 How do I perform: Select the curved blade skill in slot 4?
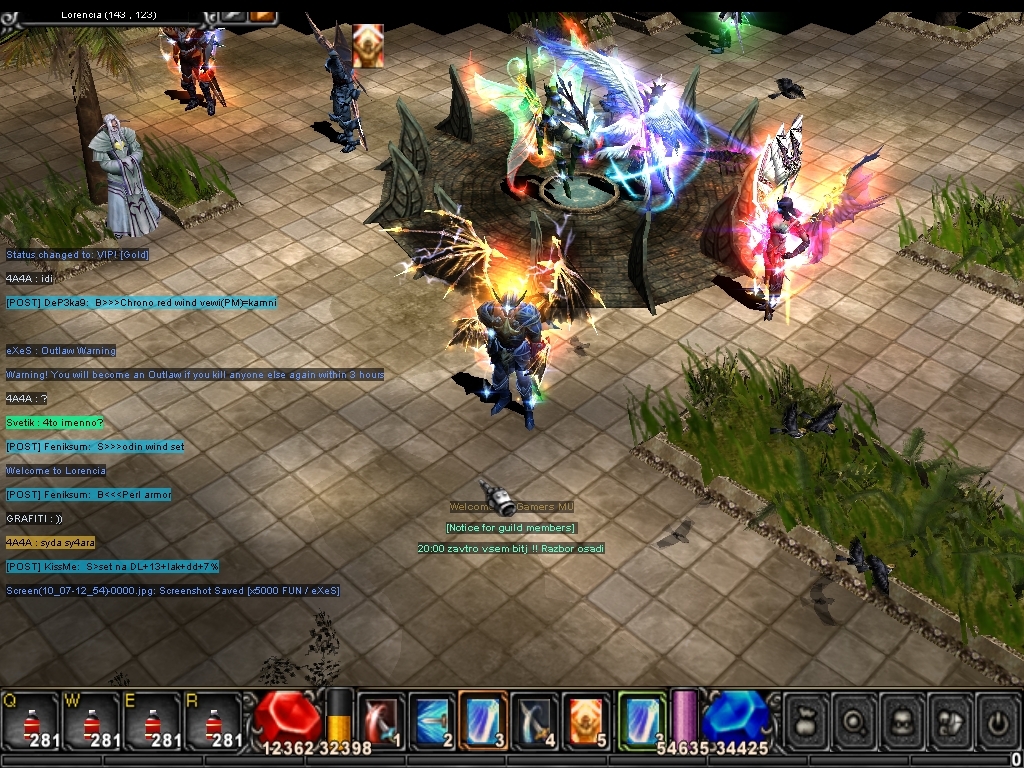534,718
